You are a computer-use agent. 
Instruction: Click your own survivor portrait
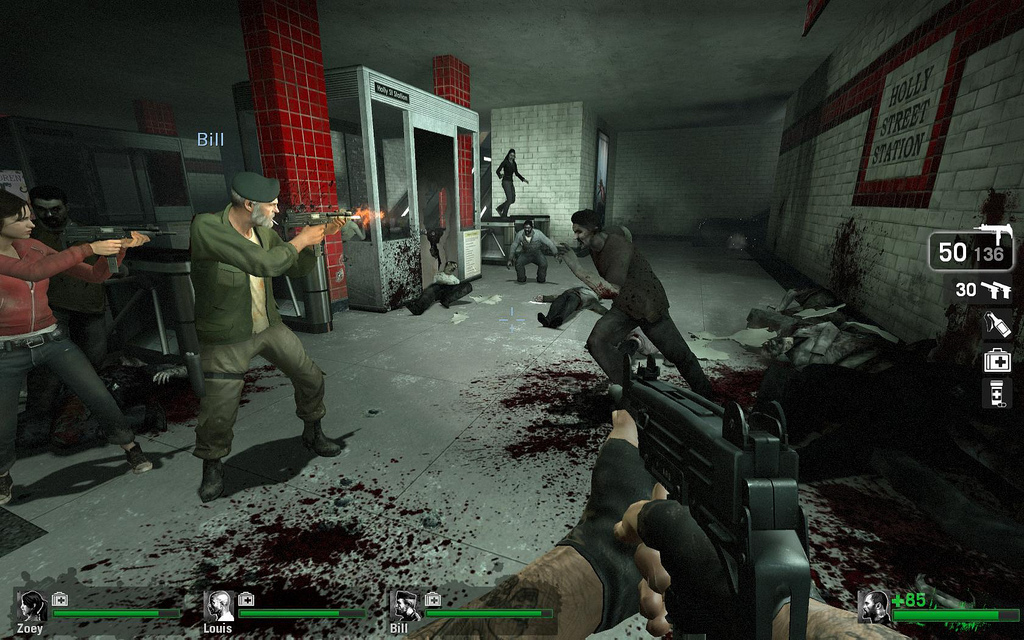click(x=875, y=605)
